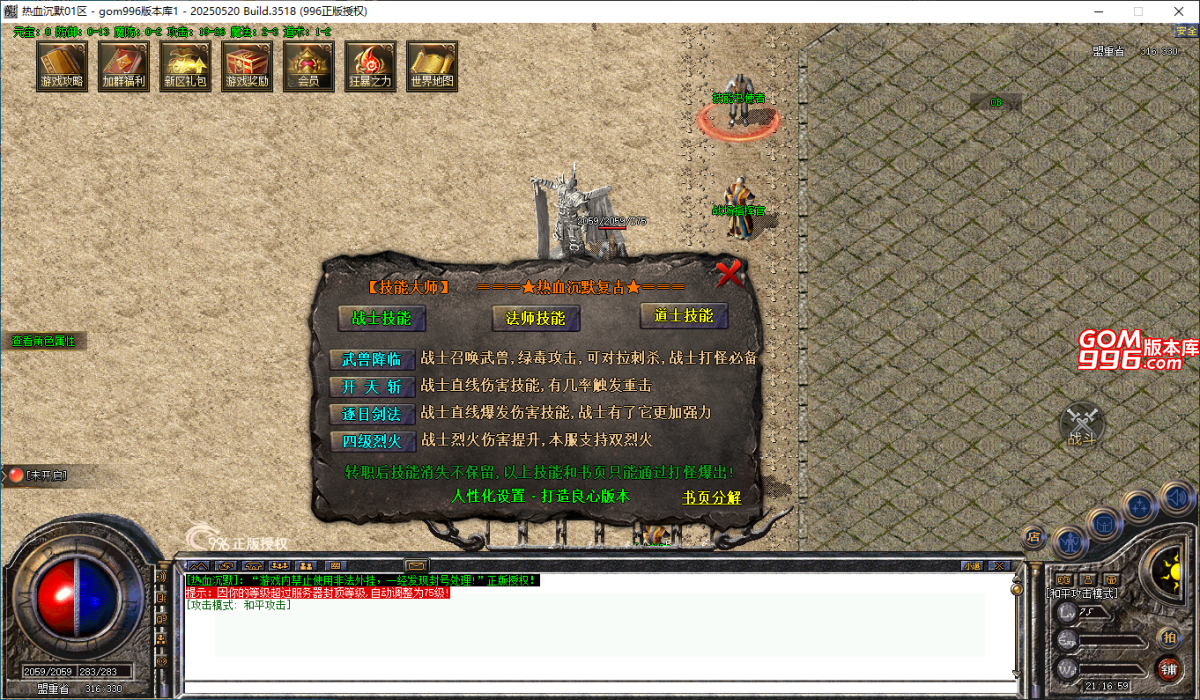Viewport: 1200px width, 700px height.
Task: Choose the 逐日剑法 skill button
Action: [x=372, y=413]
